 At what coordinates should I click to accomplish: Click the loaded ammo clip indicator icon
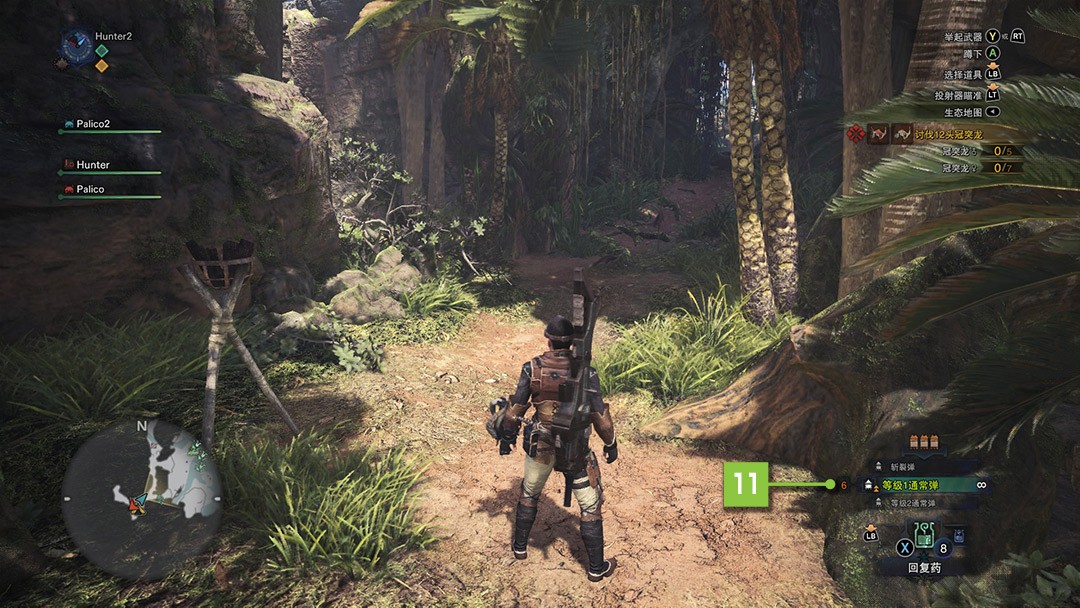922,442
